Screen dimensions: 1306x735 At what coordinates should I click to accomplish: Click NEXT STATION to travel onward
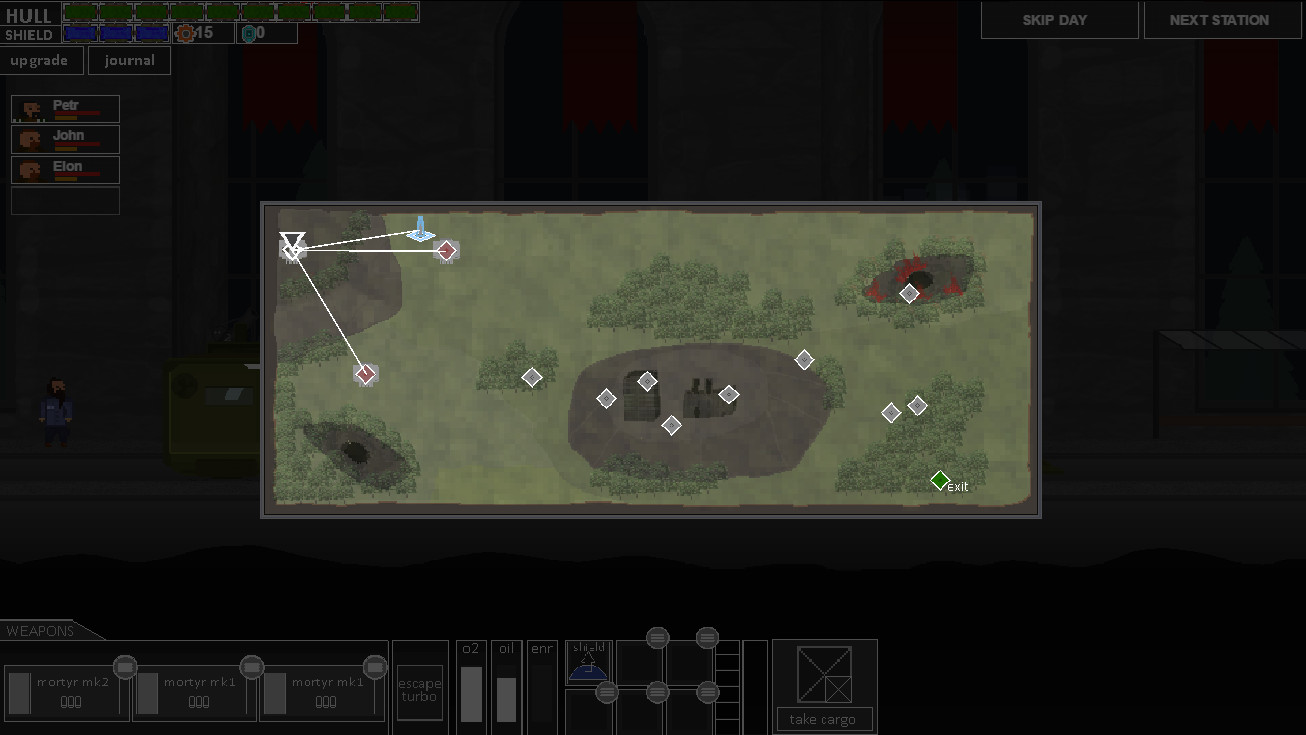point(1222,19)
